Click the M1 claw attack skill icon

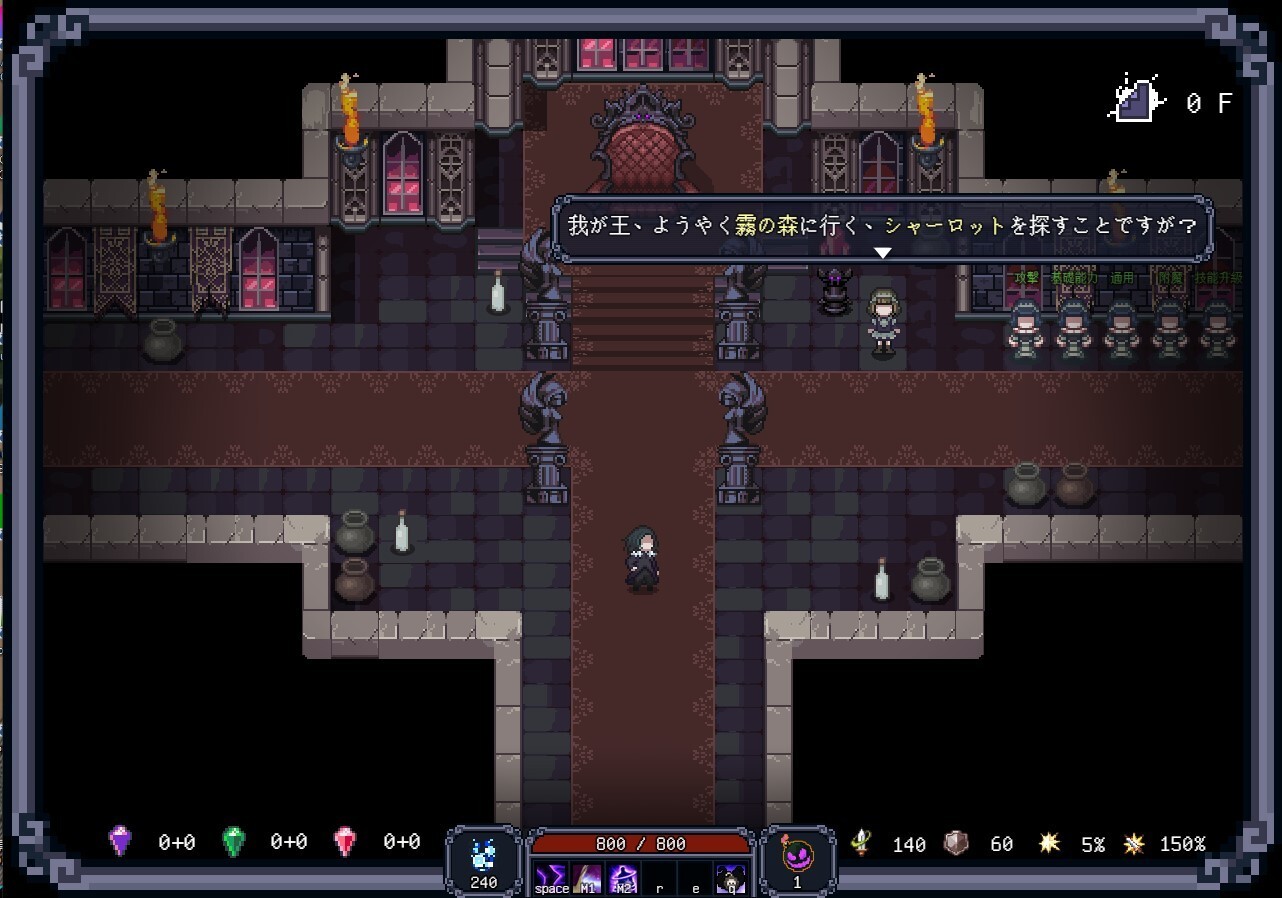[x=586, y=878]
